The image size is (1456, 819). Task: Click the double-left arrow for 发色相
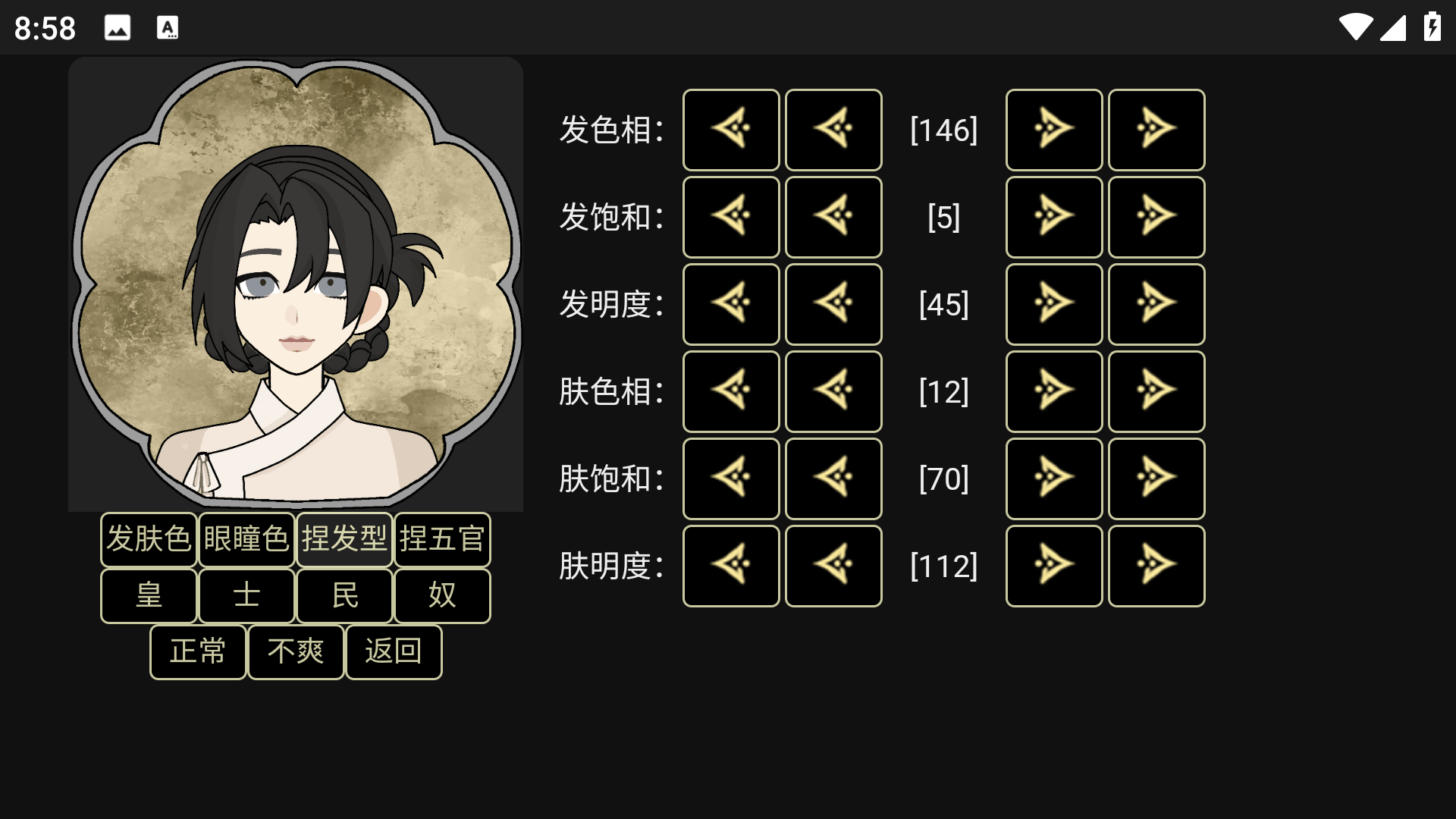(730, 130)
